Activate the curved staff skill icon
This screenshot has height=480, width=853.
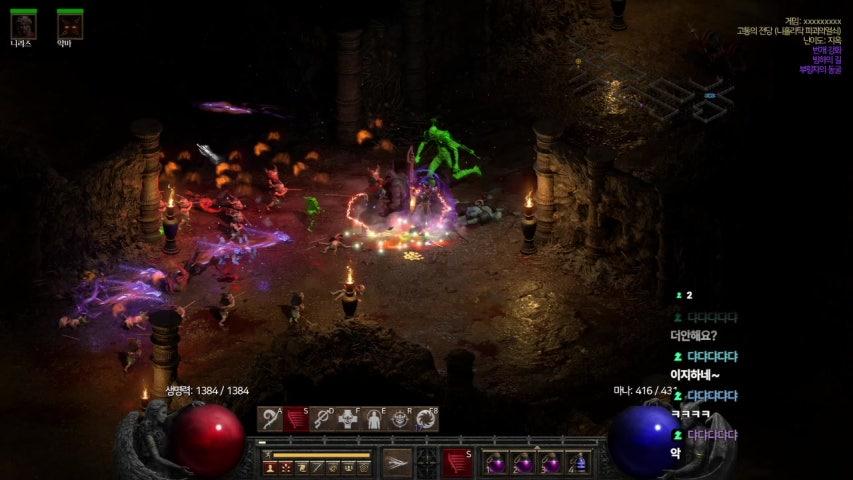(x=270, y=419)
